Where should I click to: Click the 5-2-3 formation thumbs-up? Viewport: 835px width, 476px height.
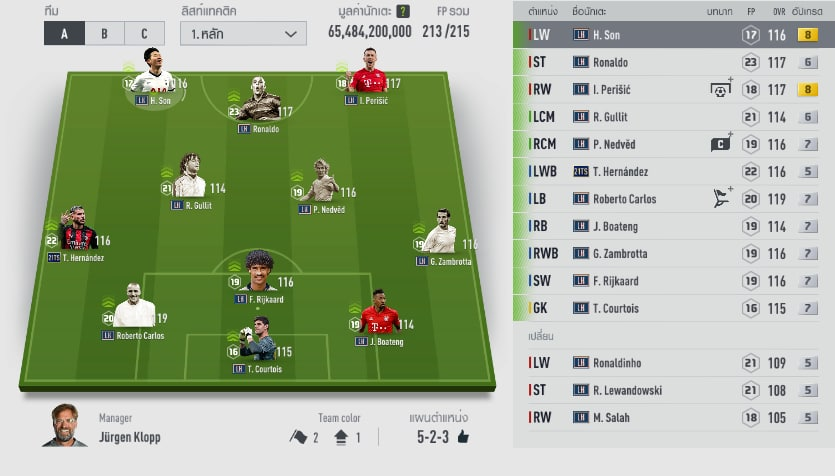[463, 437]
